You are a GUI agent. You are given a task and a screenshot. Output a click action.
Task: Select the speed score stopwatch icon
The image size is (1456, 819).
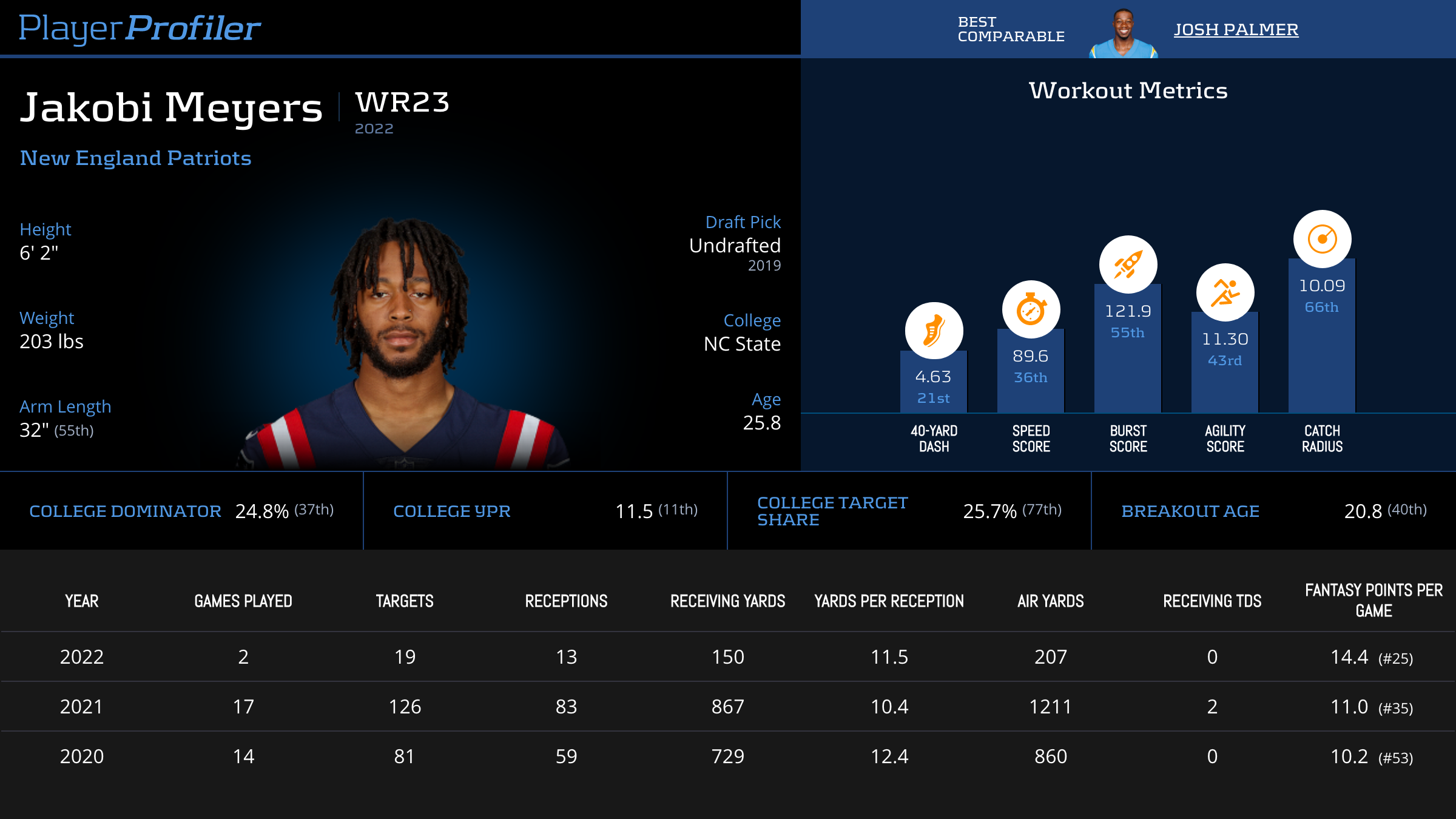click(x=1031, y=309)
